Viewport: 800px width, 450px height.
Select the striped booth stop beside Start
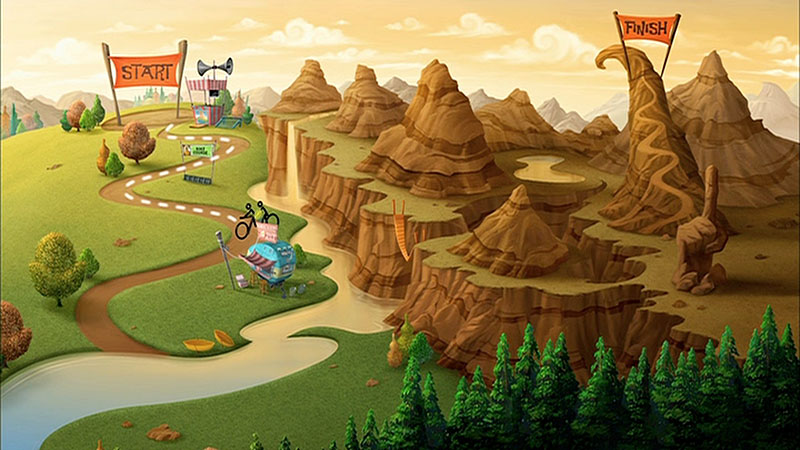coord(209,101)
